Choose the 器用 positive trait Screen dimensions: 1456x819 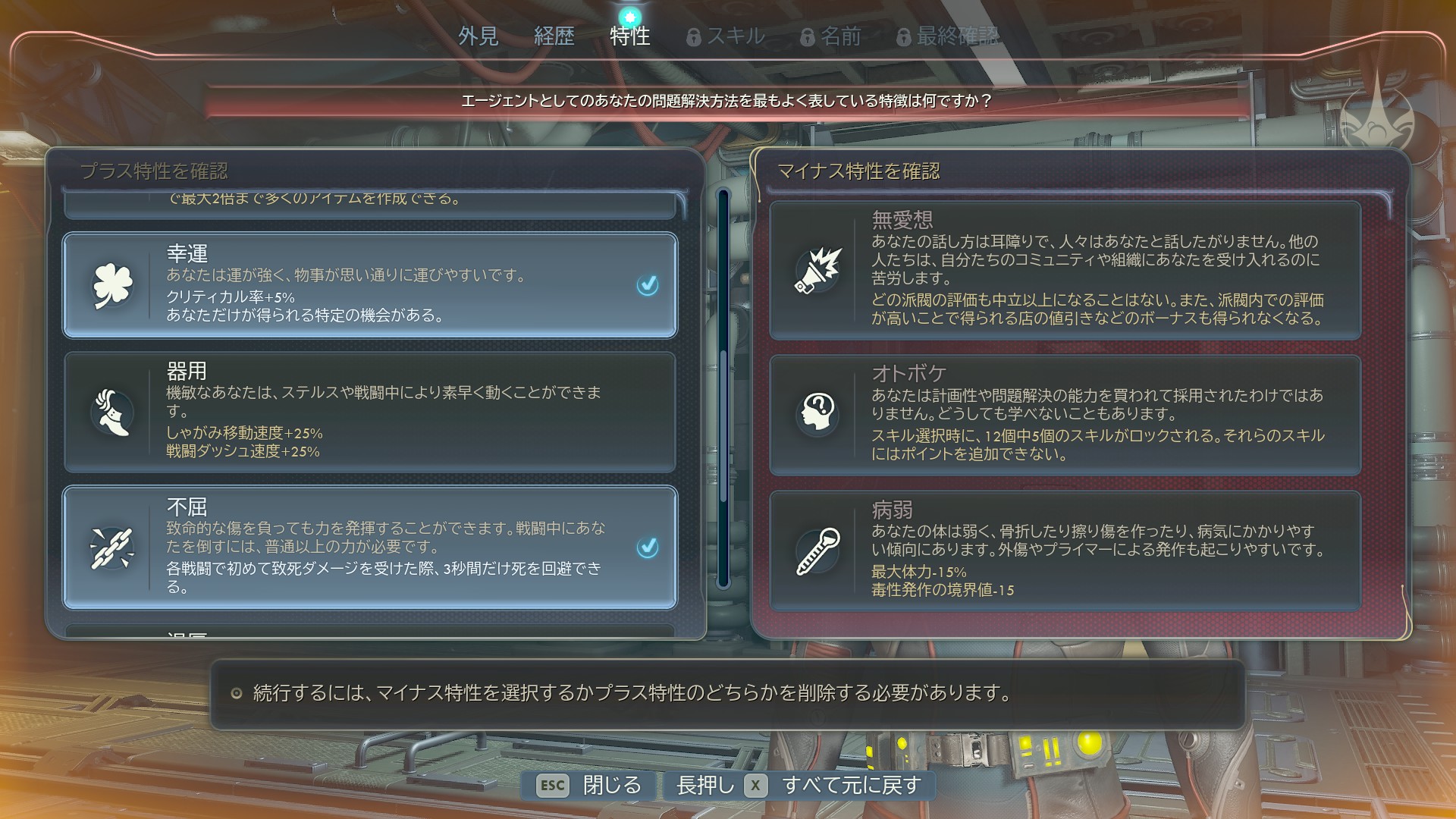pos(369,412)
